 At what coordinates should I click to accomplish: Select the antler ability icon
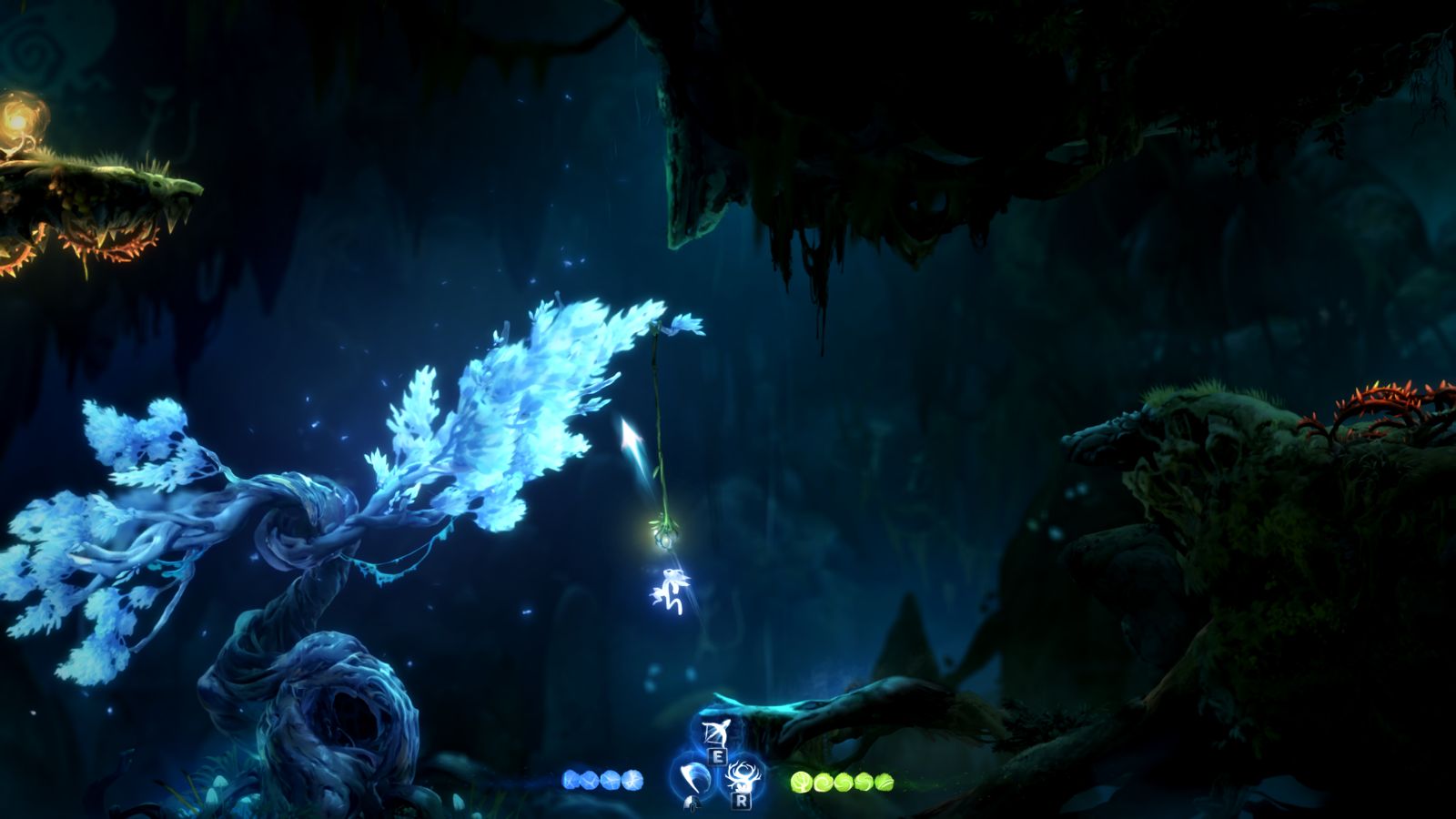pos(743,775)
